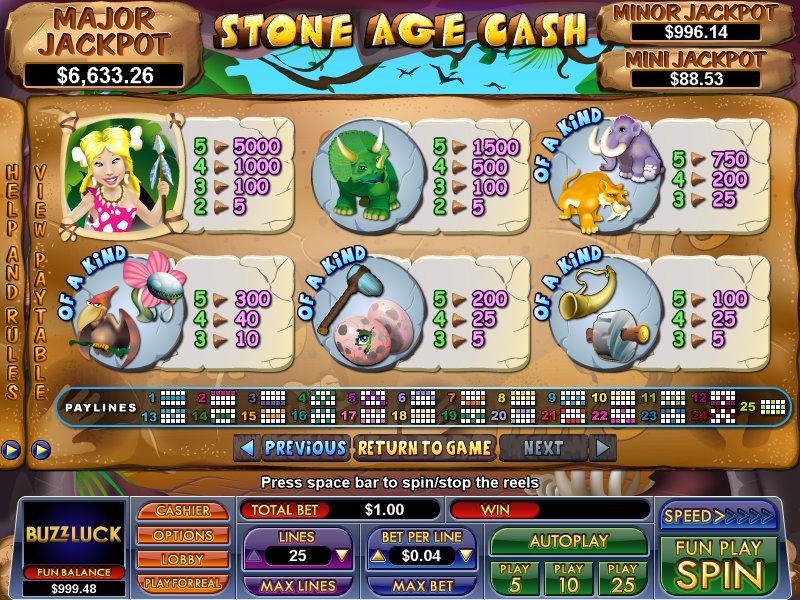This screenshot has height=600, width=800.
Task: Start Autoplay
Action: point(568,541)
